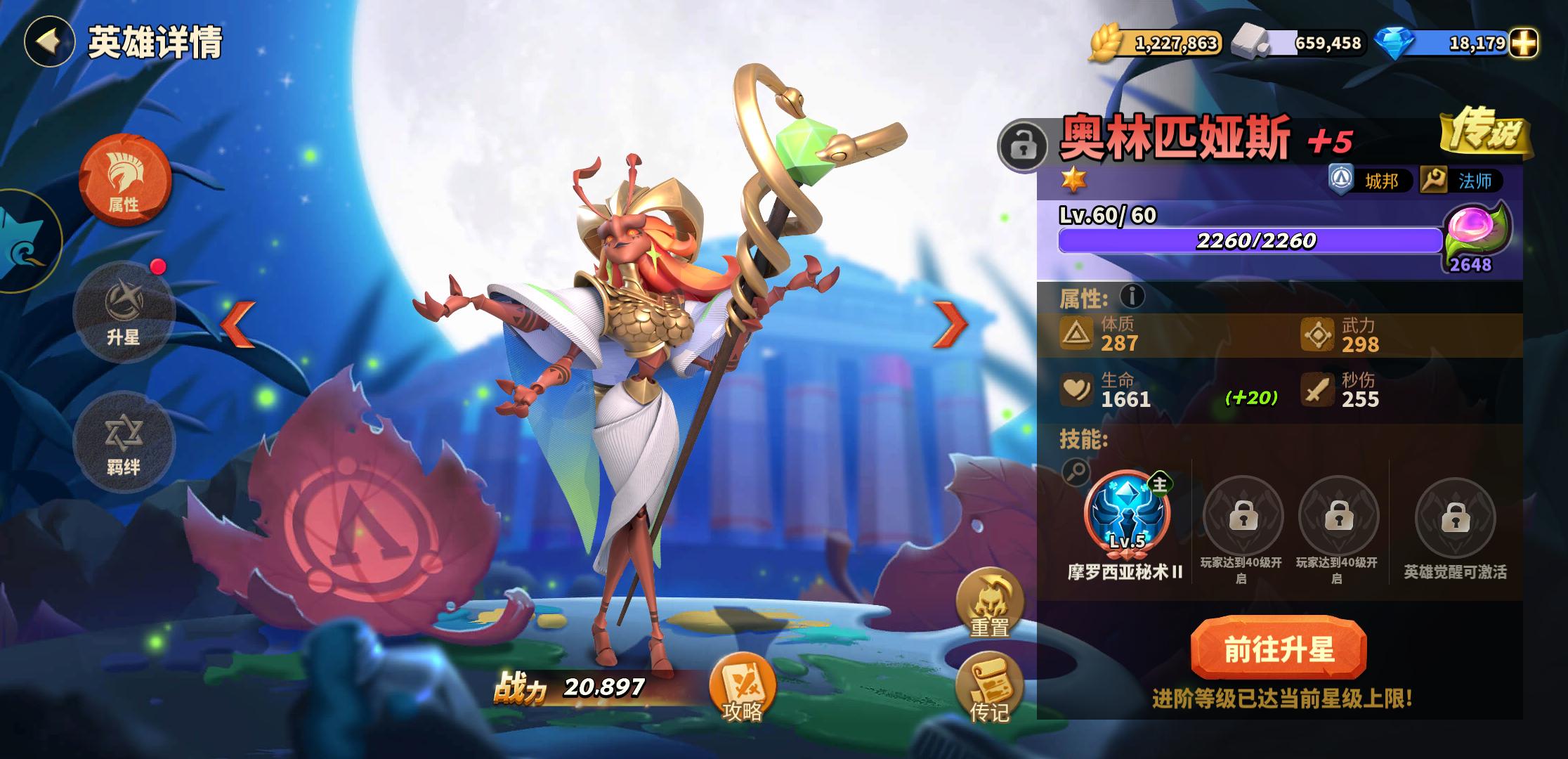The height and width of the screenshot is (759, 1568).
Task: Go back from hero details
Action: tap(48, 41)
